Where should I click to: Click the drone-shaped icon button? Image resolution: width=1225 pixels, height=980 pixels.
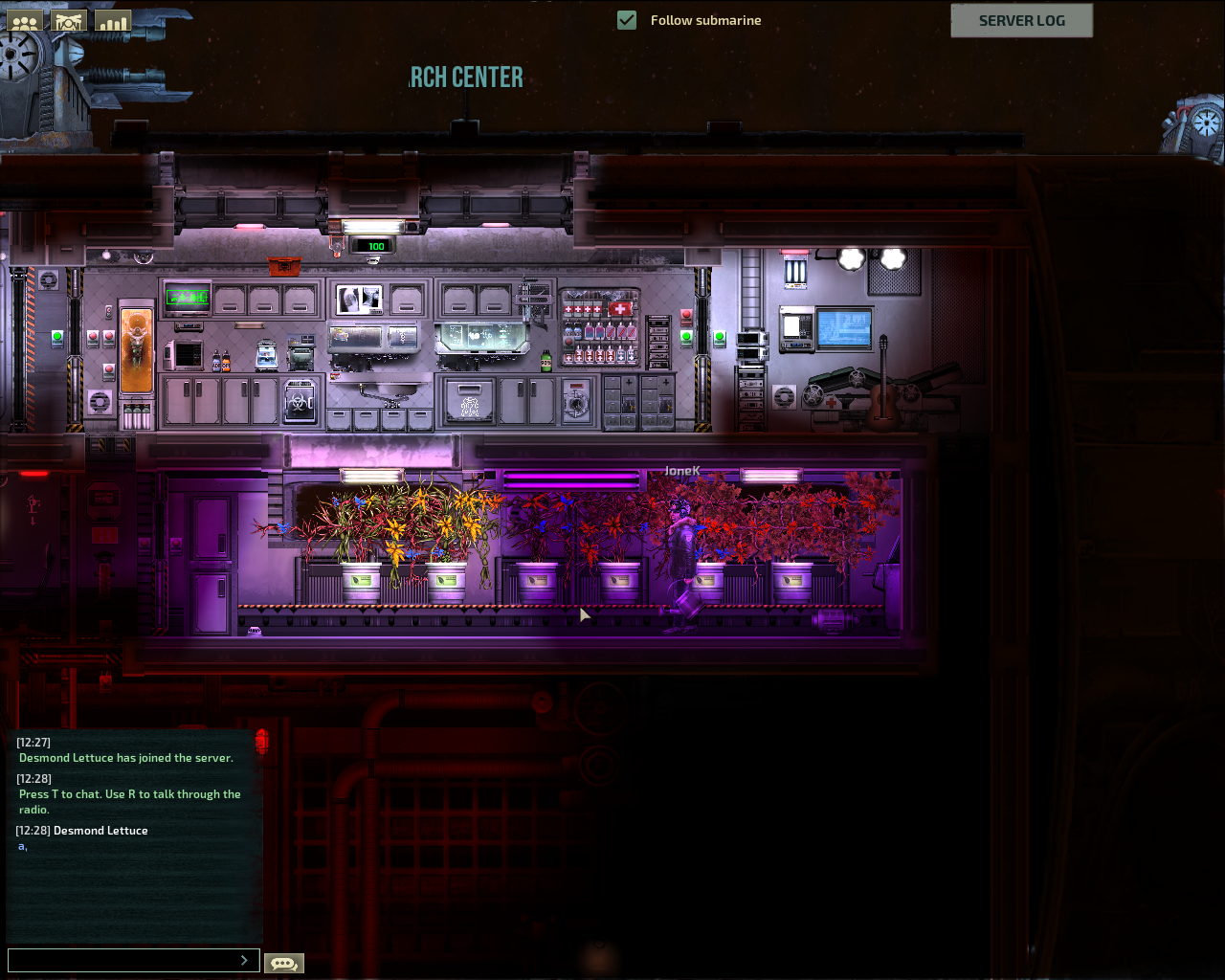pos(69,21)
